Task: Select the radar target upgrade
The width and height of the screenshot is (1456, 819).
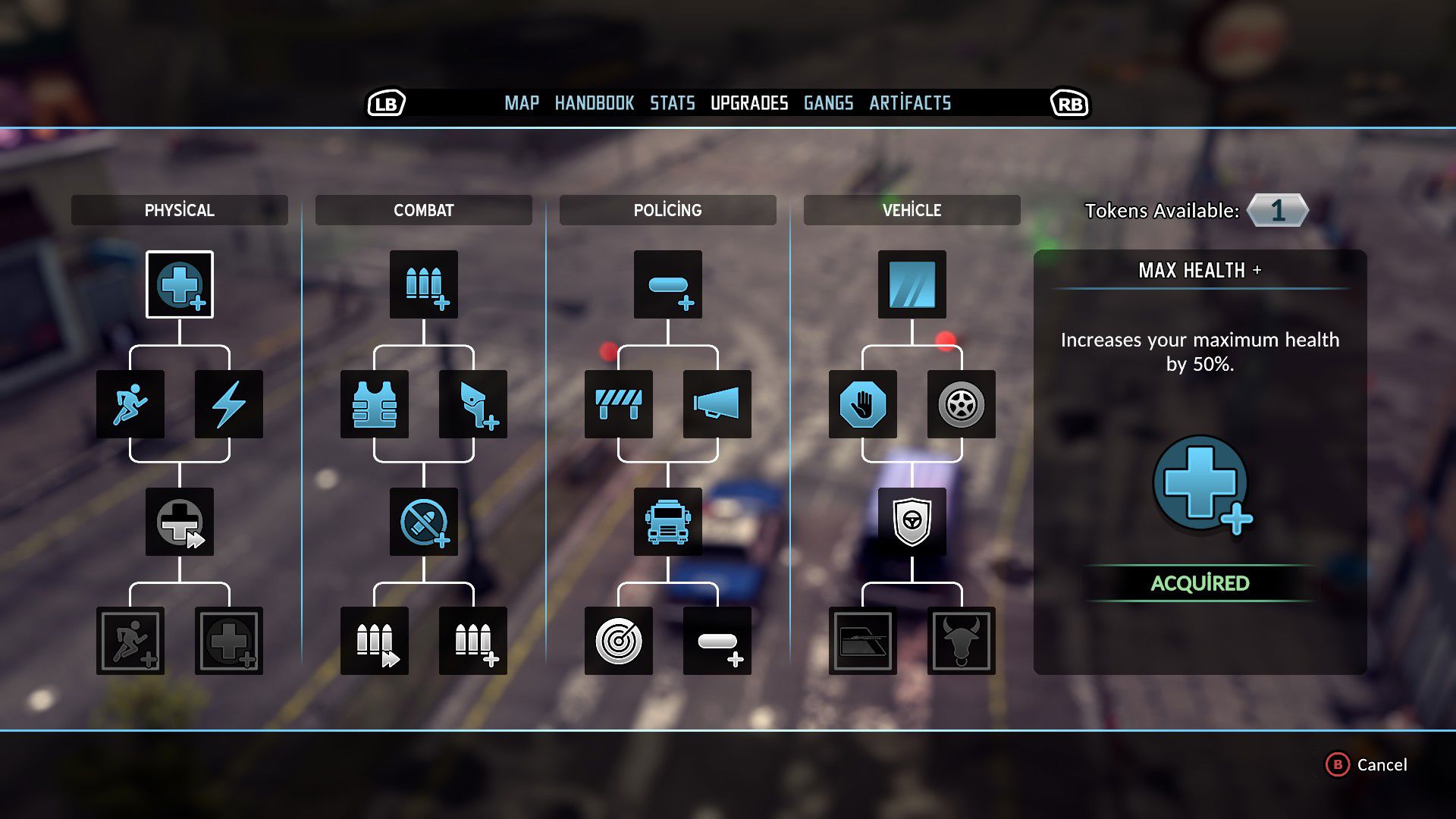Action: click(619, 641)
